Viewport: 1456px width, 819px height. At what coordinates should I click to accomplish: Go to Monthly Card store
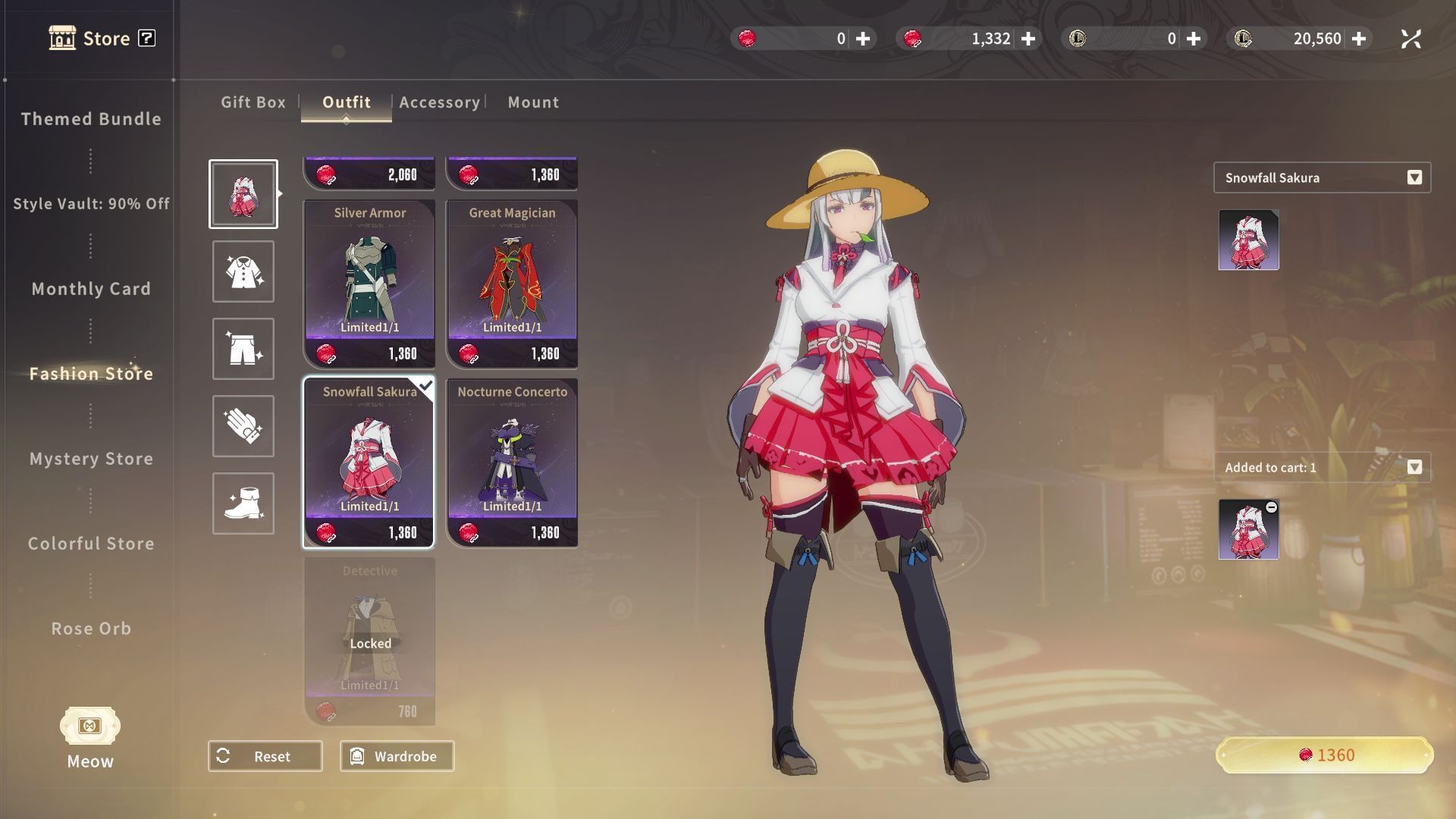pos(91,289)
